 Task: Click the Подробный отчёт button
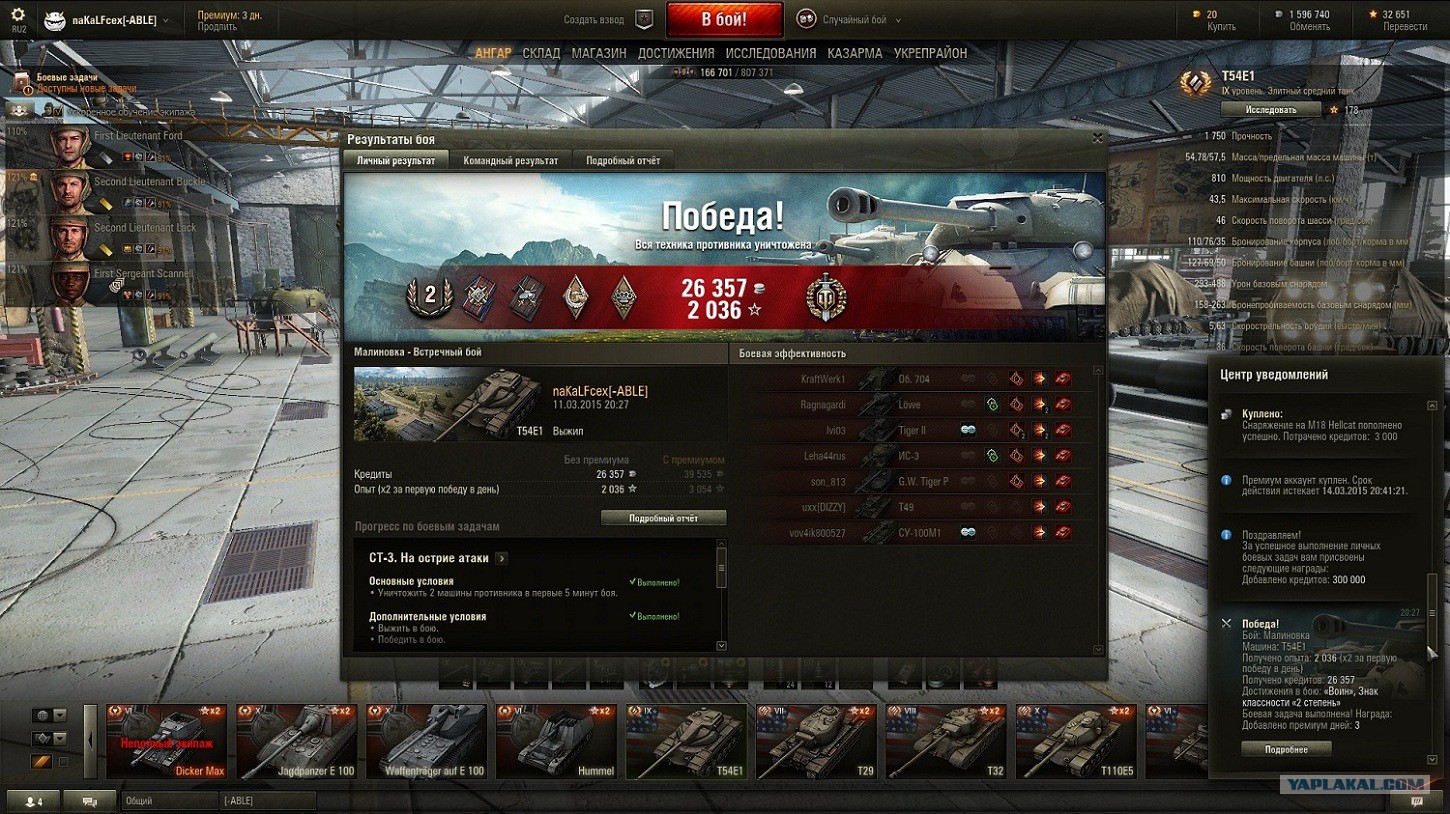click(x=665, y=516)
